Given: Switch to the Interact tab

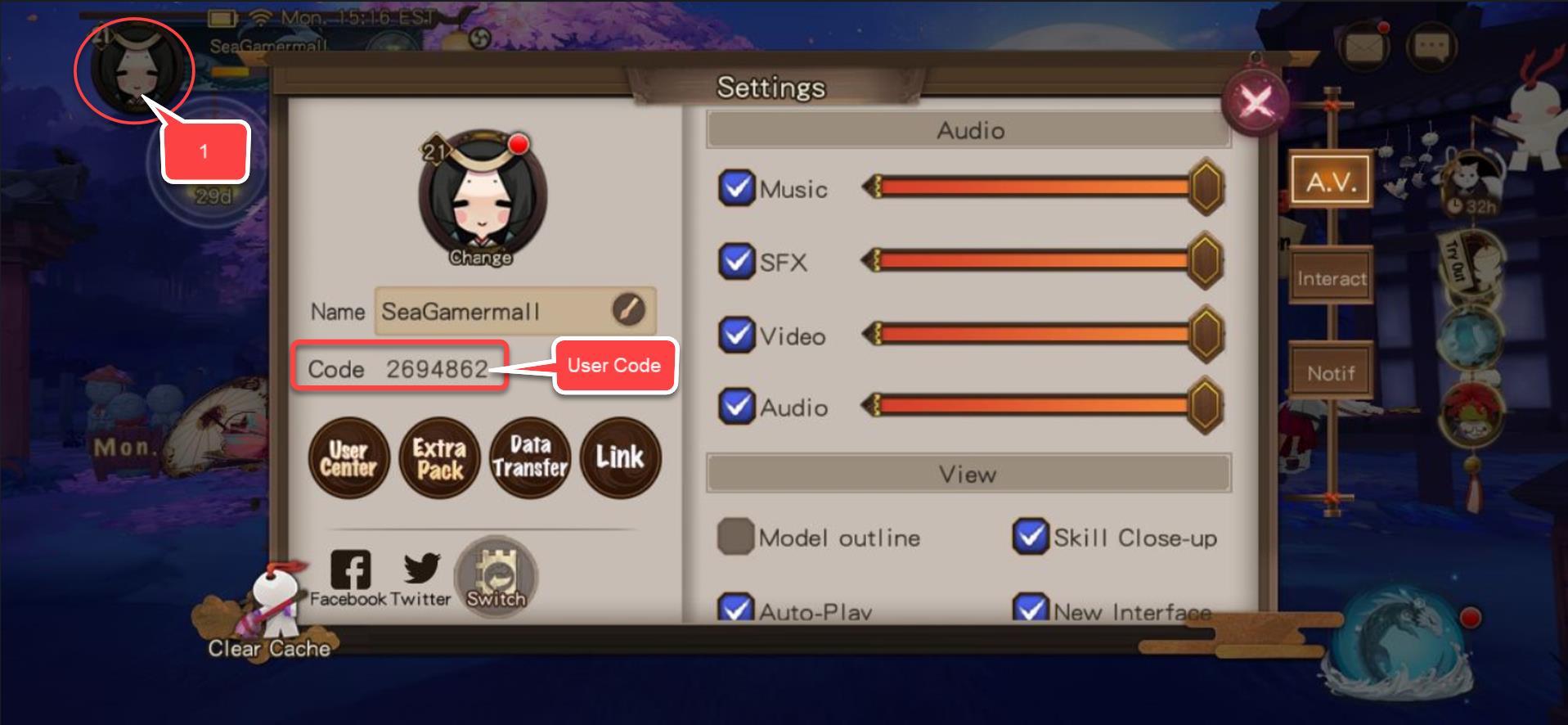Looking at the screenshot, I should coord(1331,279).
